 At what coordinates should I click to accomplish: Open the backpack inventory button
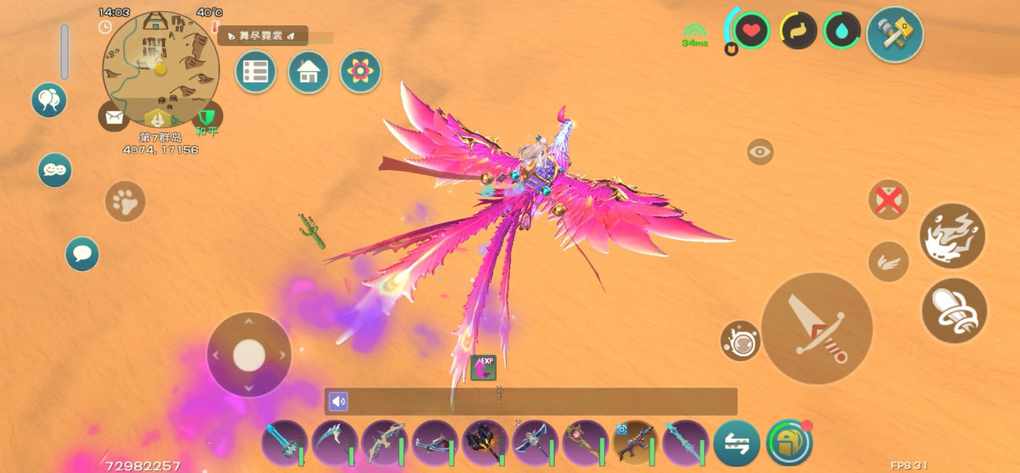(790, 442)
